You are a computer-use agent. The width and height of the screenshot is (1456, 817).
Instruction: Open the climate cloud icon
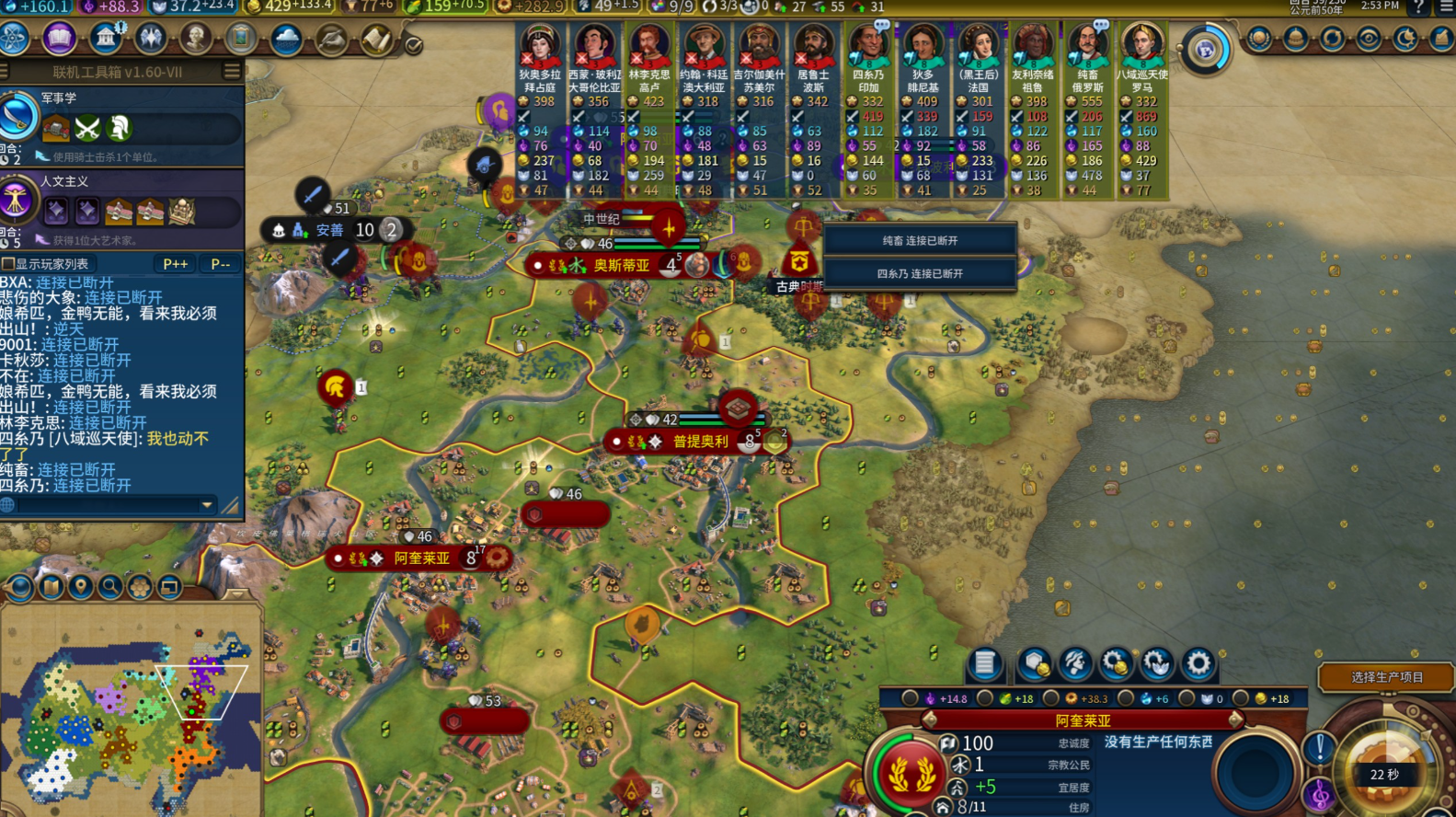[286, 40]
